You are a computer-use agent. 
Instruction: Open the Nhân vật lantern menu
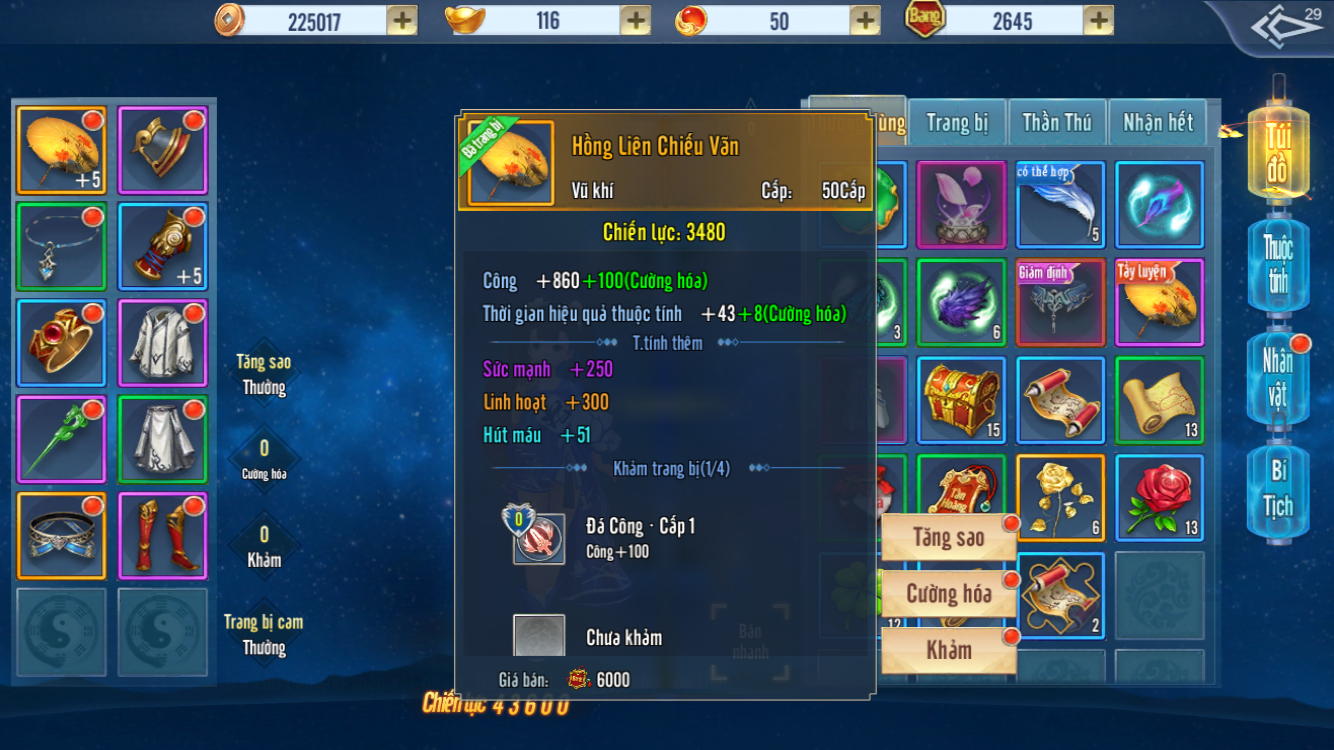pyautogui.click(x=1277, y=378)
